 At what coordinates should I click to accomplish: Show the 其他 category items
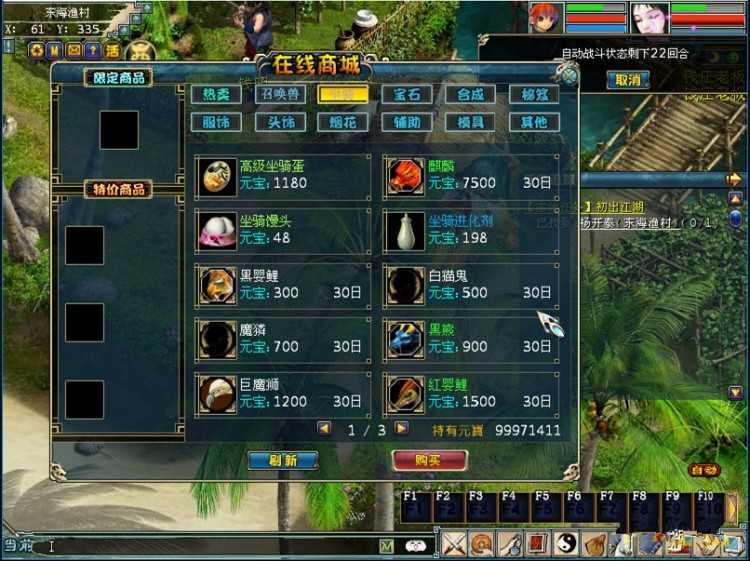pos(534,122)
